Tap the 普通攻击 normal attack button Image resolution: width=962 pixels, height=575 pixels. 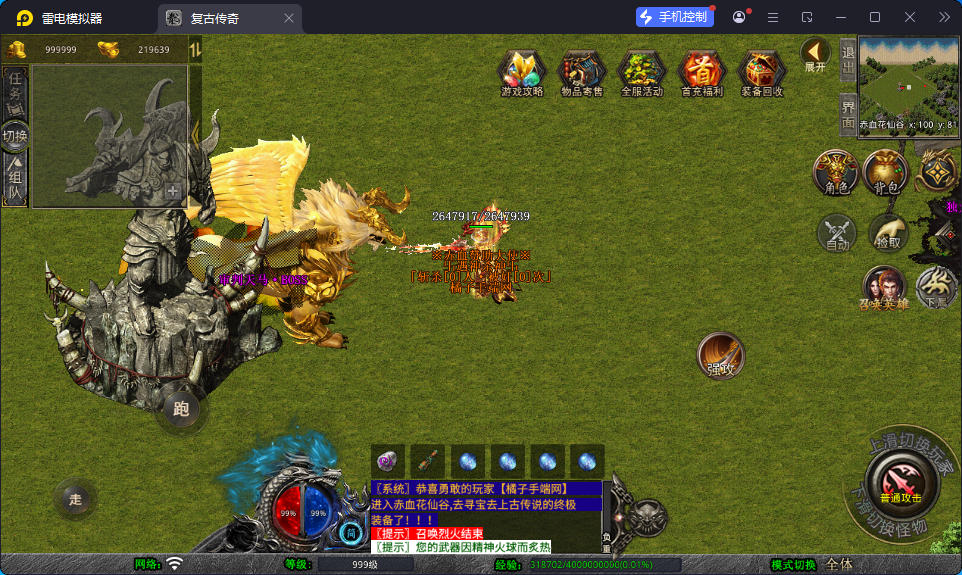coord(900,481)
